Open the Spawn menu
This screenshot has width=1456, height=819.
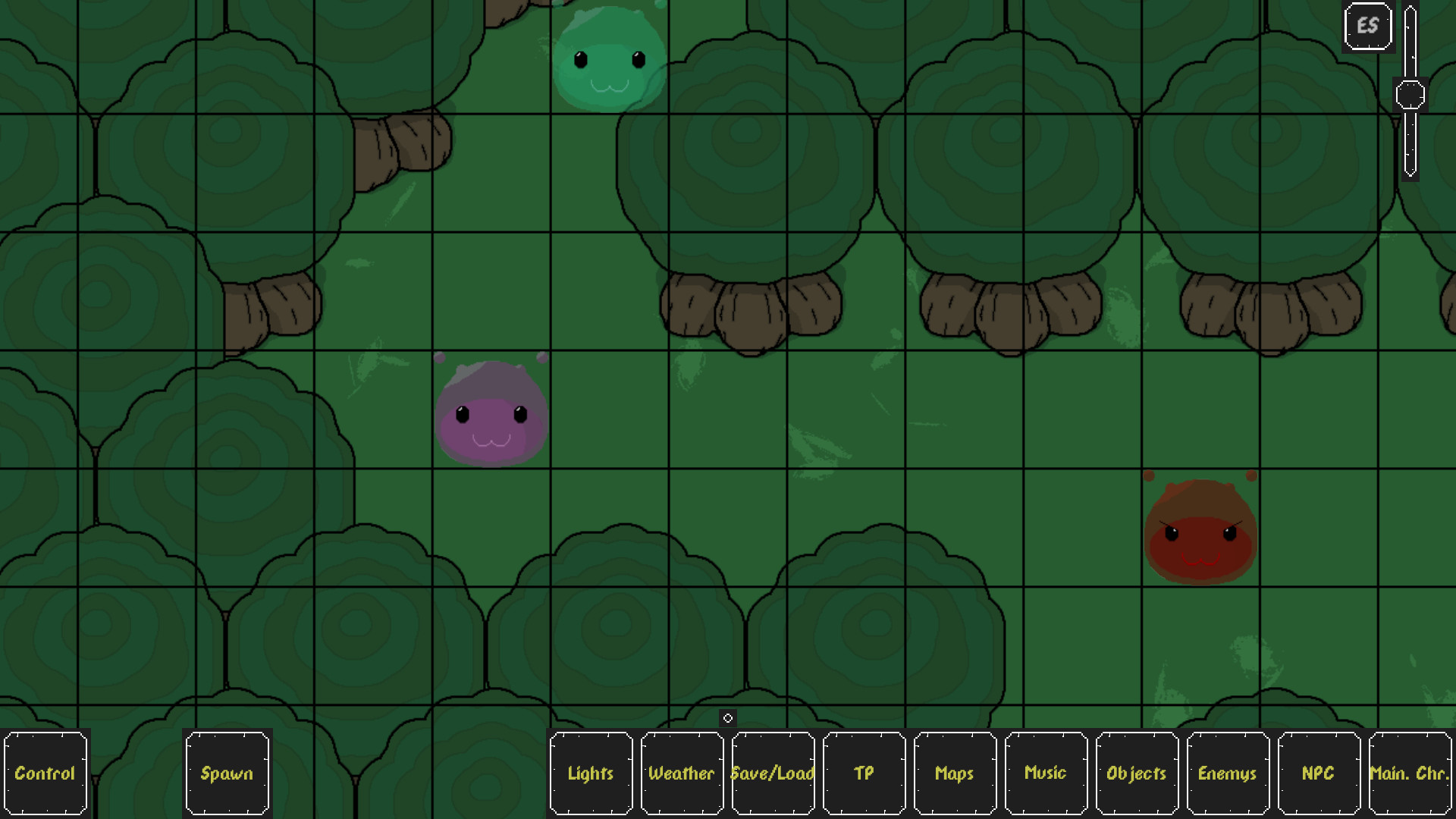click(227, 773)
